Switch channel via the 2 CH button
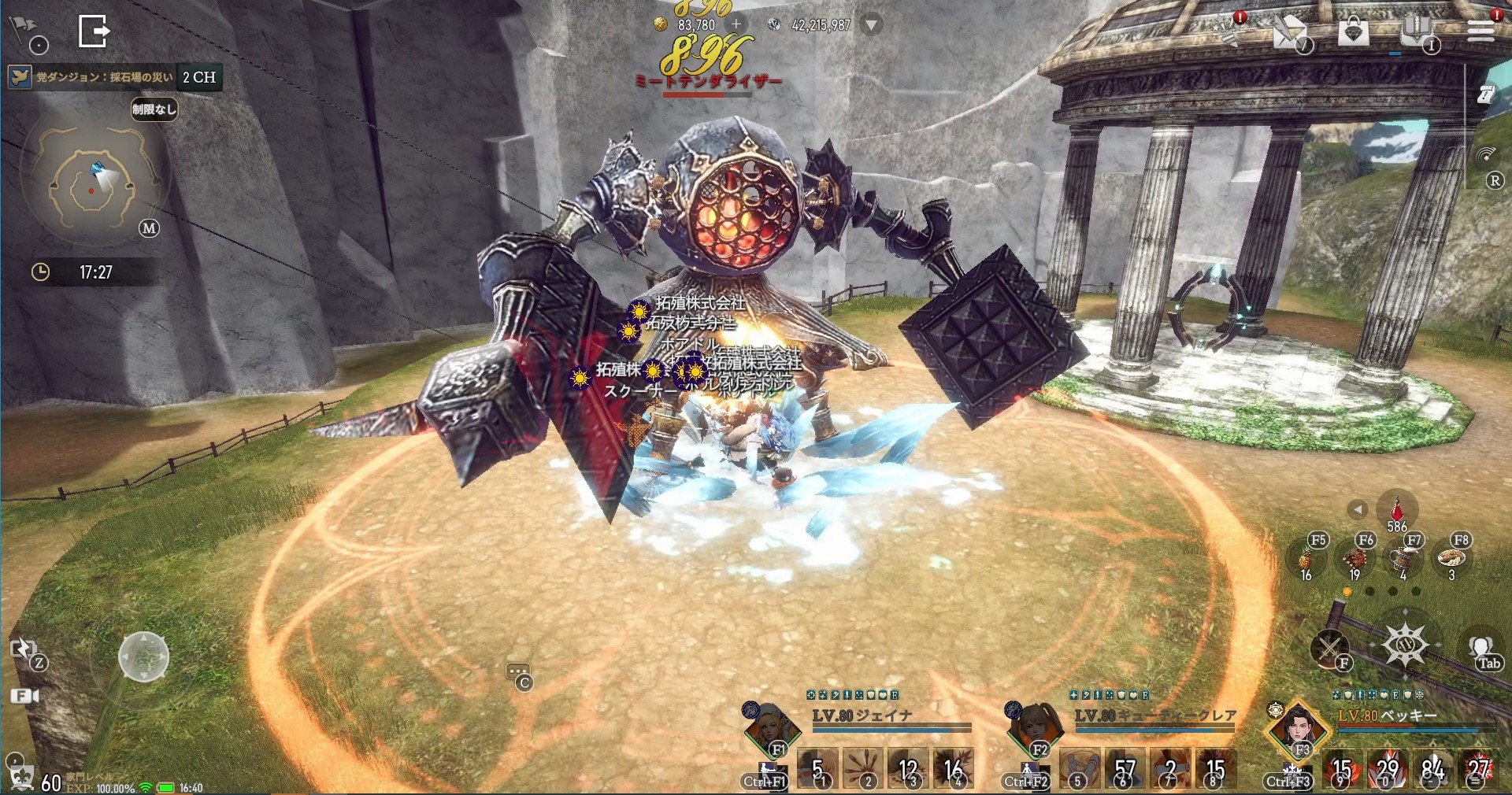 (x=199, y=77)
